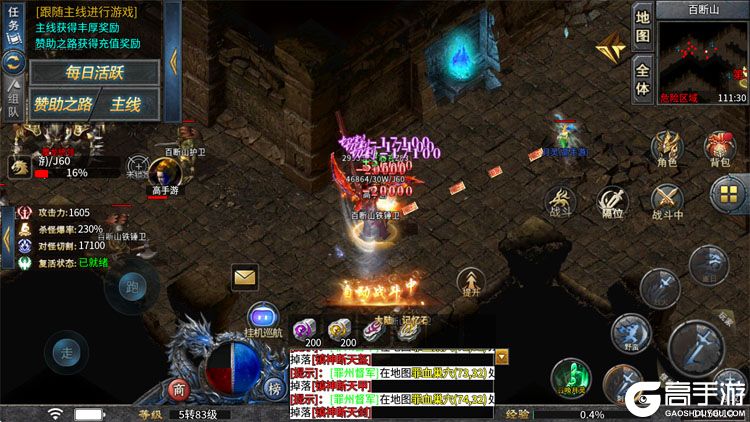Choose the 主线 main quest button

(126, 104)
